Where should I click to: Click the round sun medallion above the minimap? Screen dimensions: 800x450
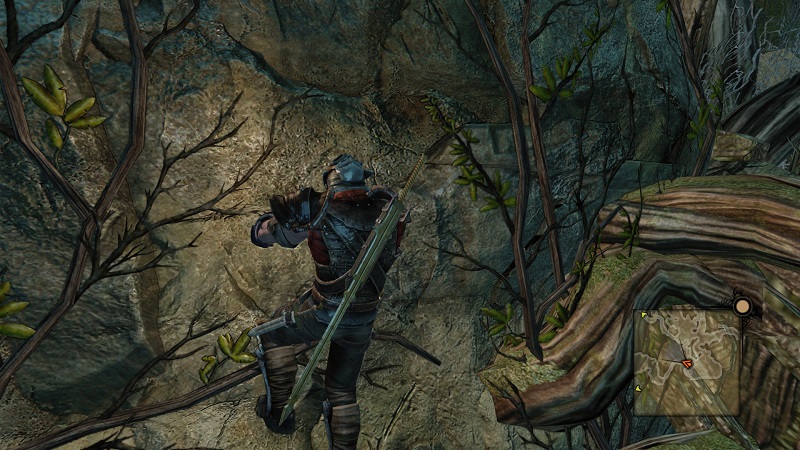pos(743,305)
